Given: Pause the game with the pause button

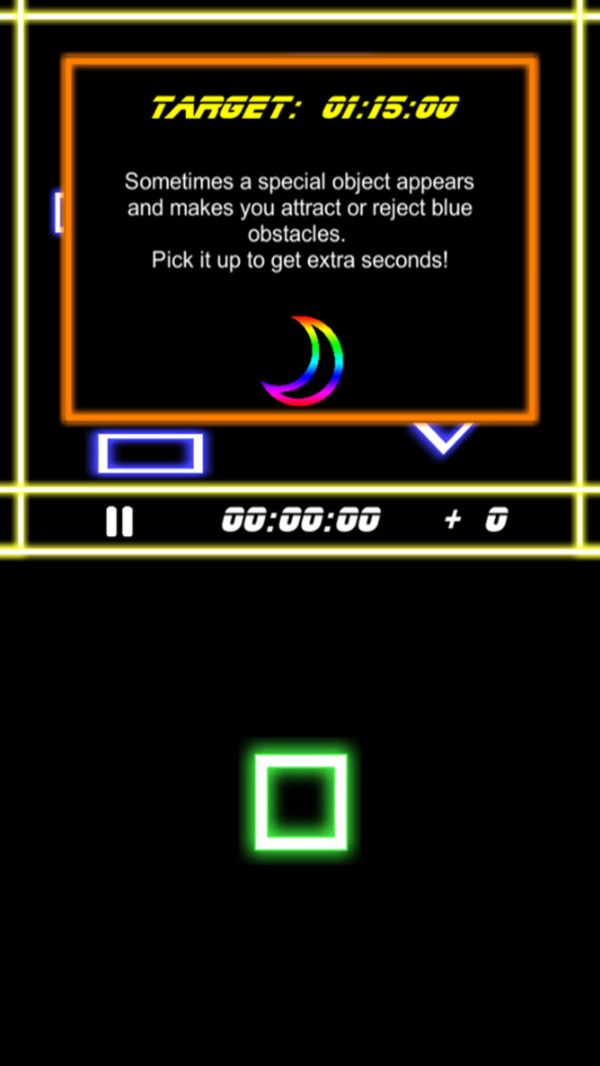Looking at the screenshot, I should (119, 521).
